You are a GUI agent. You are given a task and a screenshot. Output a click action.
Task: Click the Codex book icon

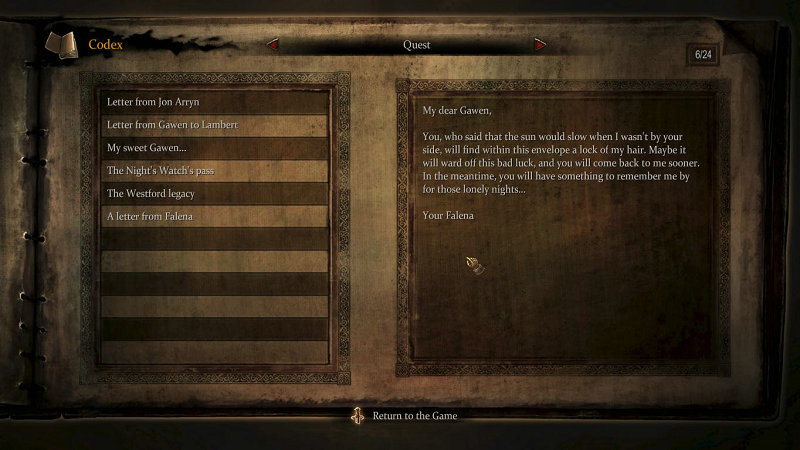pos(61,44)
